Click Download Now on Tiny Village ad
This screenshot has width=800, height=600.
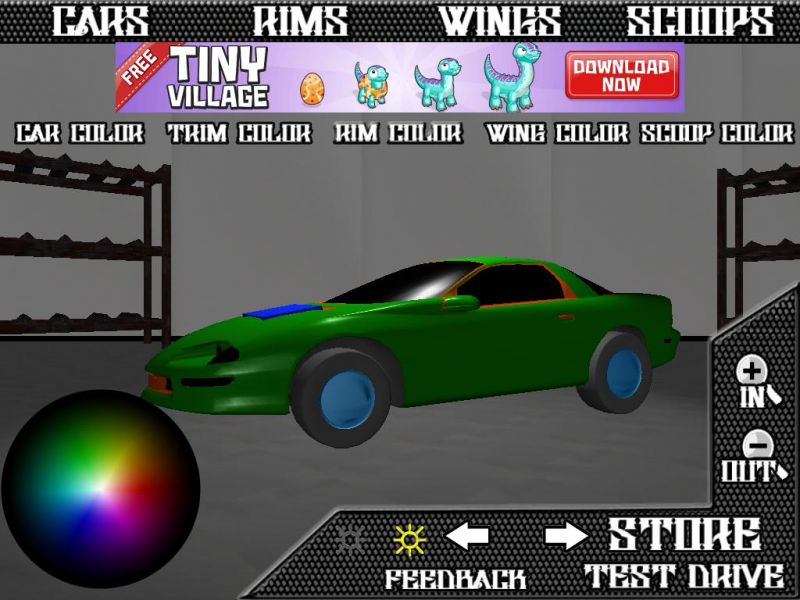tap(621, 77)
